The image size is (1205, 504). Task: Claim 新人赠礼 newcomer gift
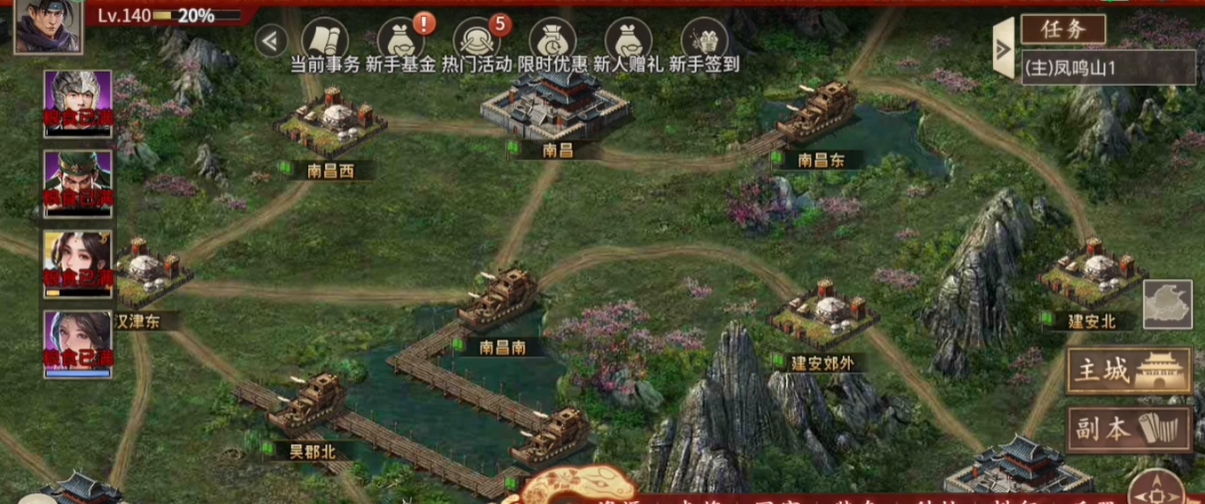pyautogui.click(x=628, y=41)
